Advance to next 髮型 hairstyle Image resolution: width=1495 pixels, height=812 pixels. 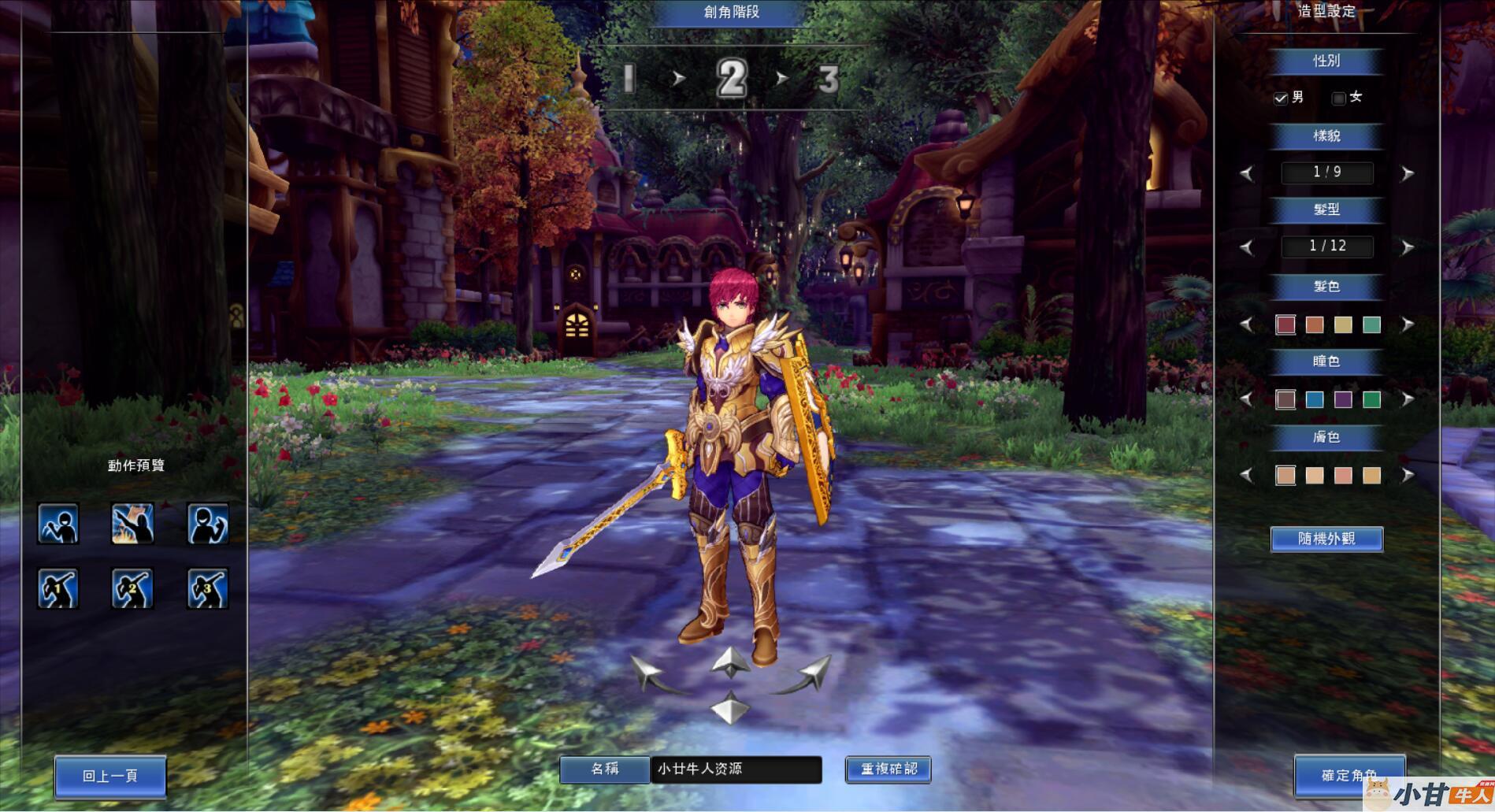click(x=1408, y=247)
